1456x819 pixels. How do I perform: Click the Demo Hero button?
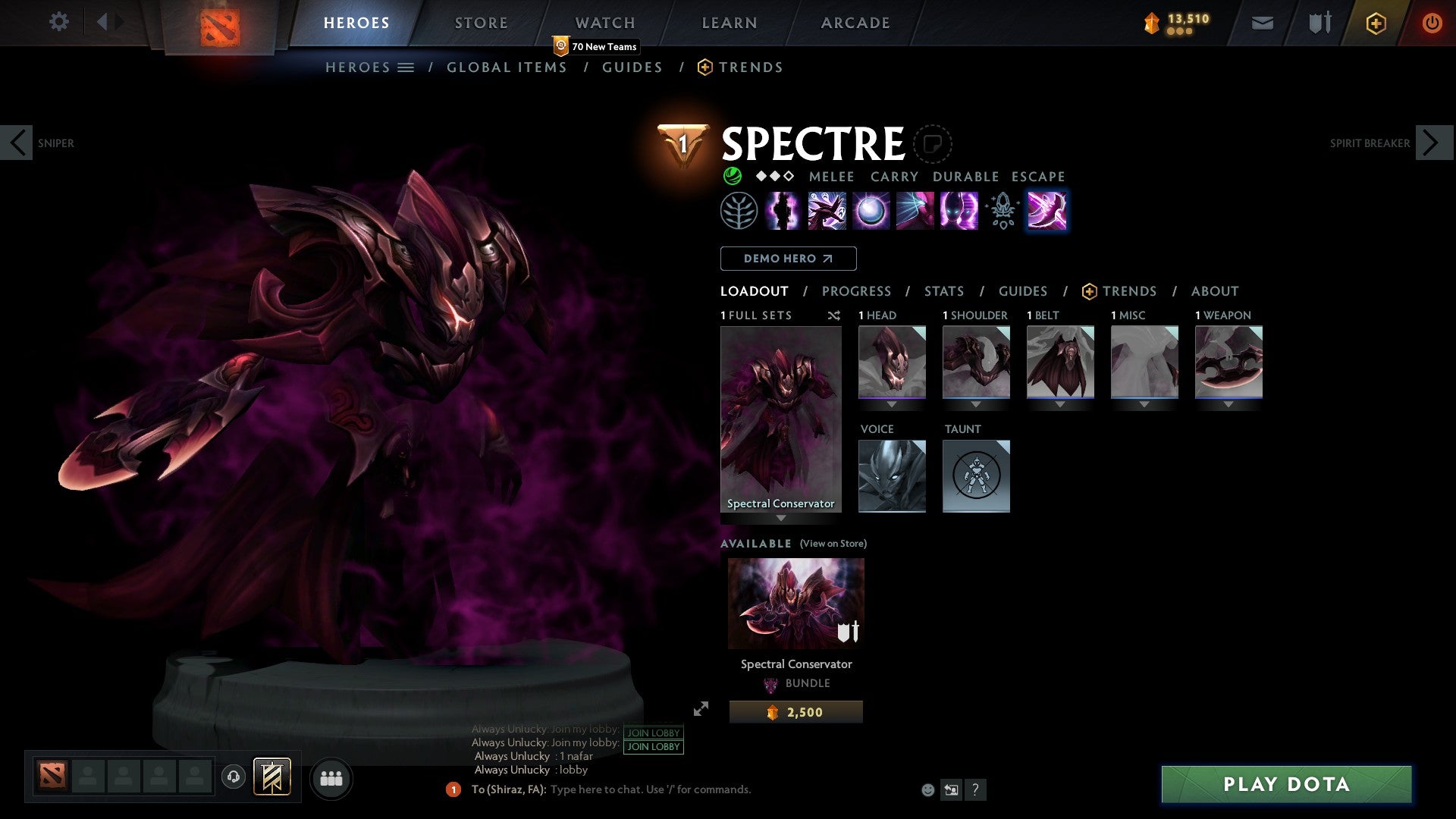click(787, 258)
